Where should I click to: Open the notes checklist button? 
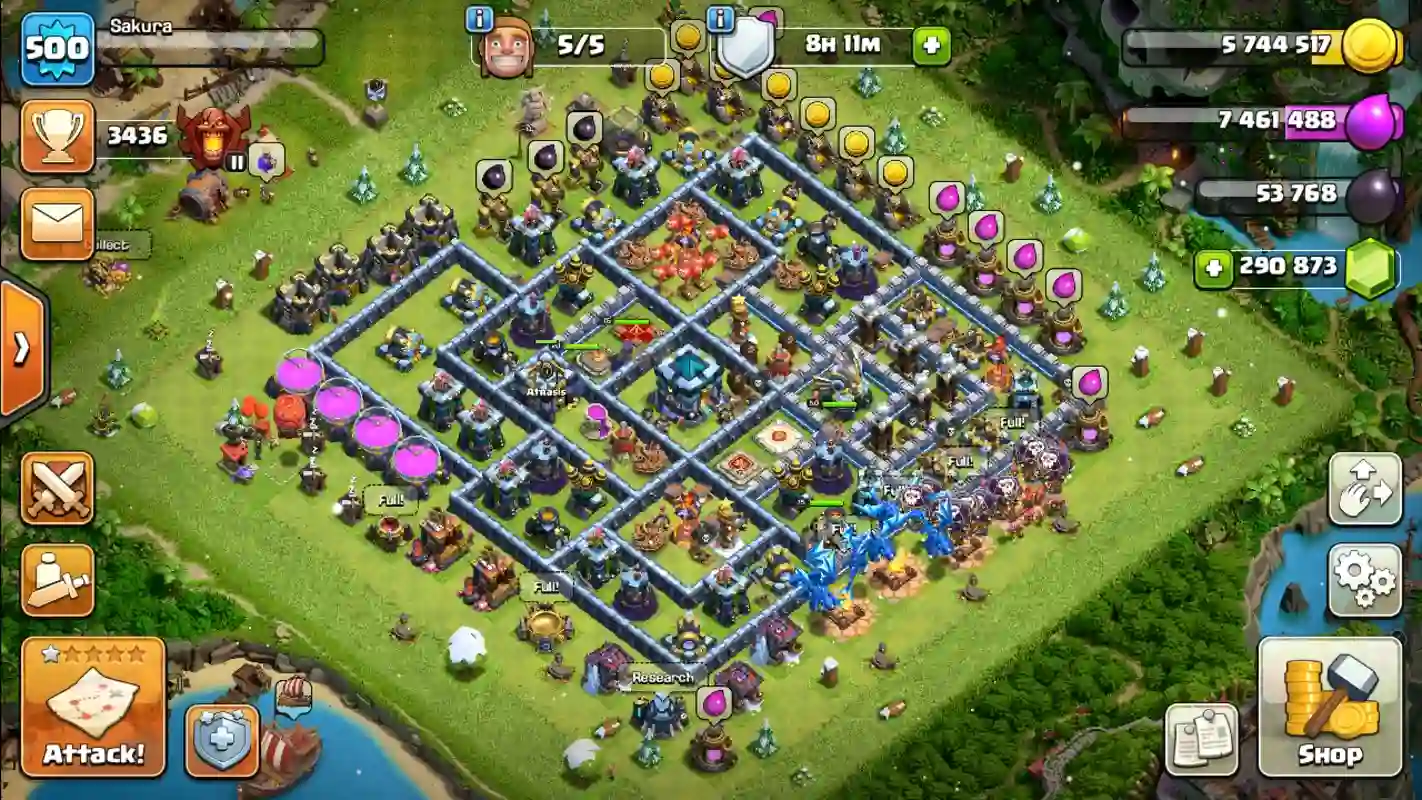[x=1201, y=740]
